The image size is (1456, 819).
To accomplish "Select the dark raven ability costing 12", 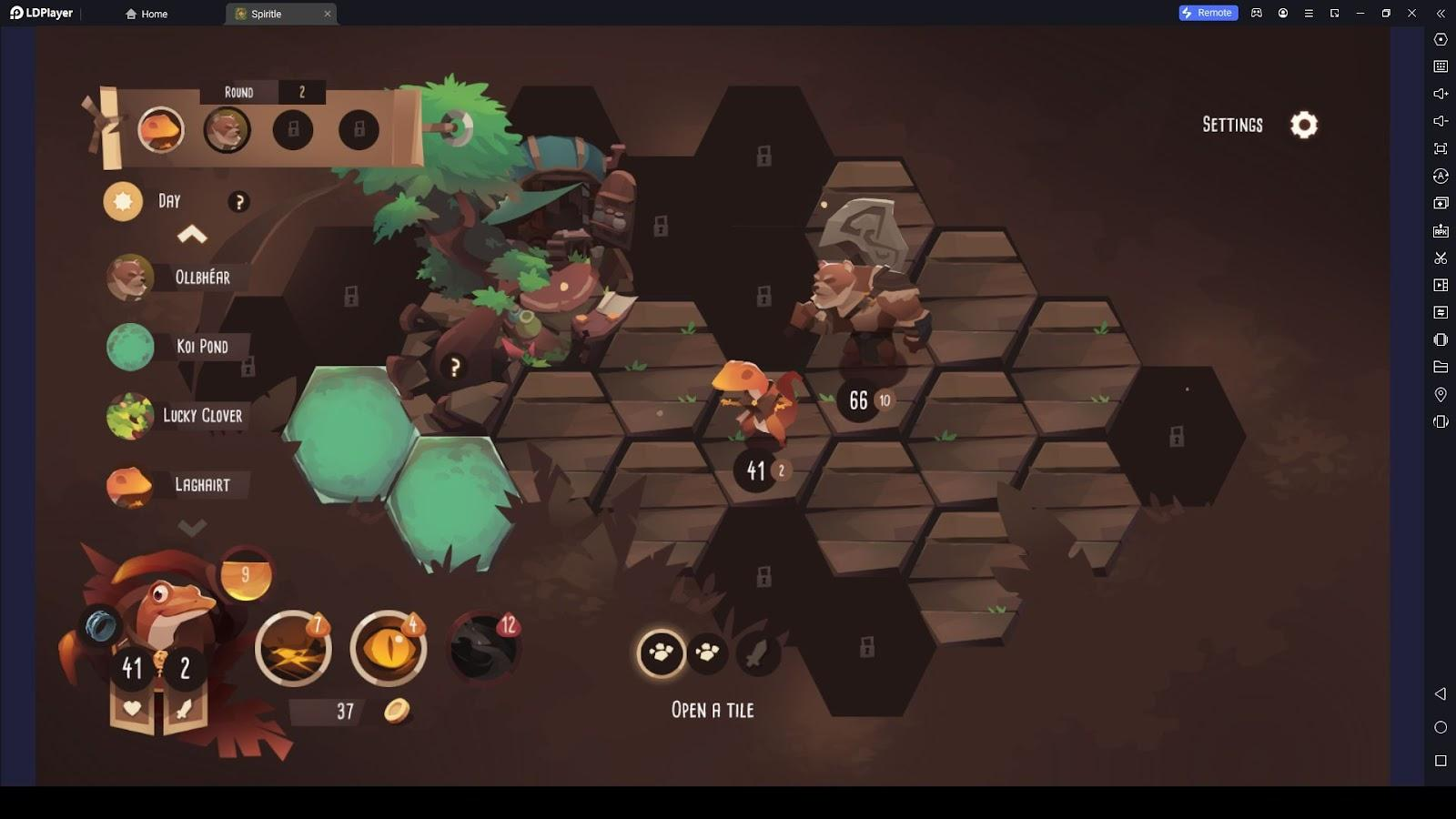I will click(x=484, y=647).
